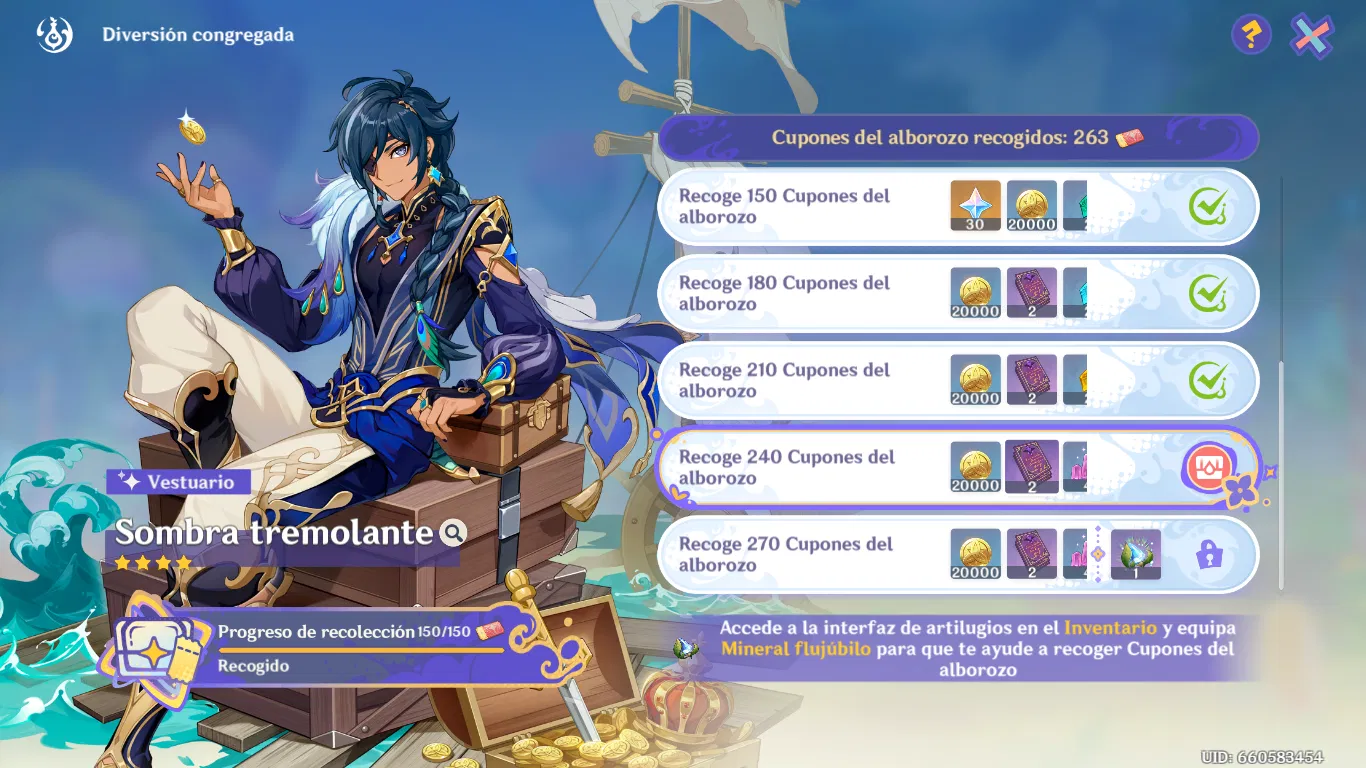Click the claim reward button on Recoge 240 row
1366x768 pixels.
coord(1212,467)
